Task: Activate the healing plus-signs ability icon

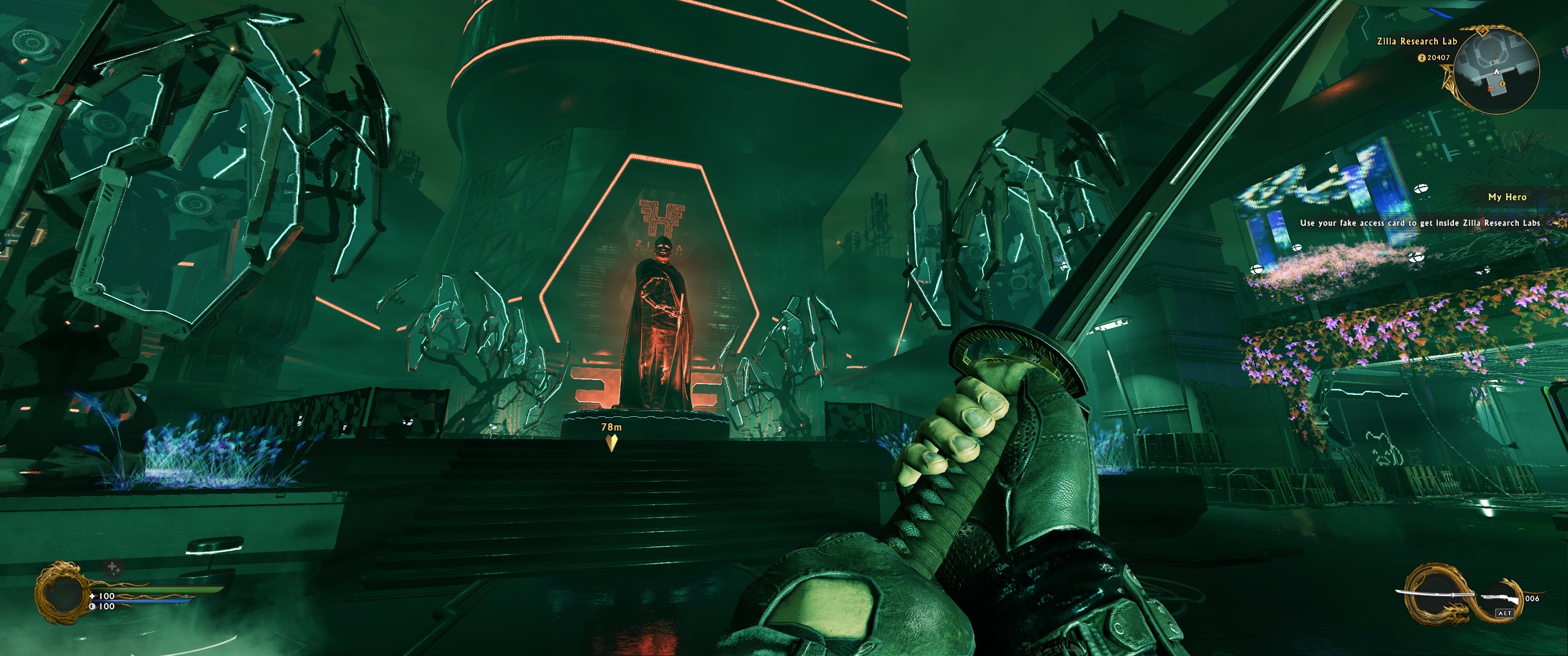Action: tap(113, 569)
